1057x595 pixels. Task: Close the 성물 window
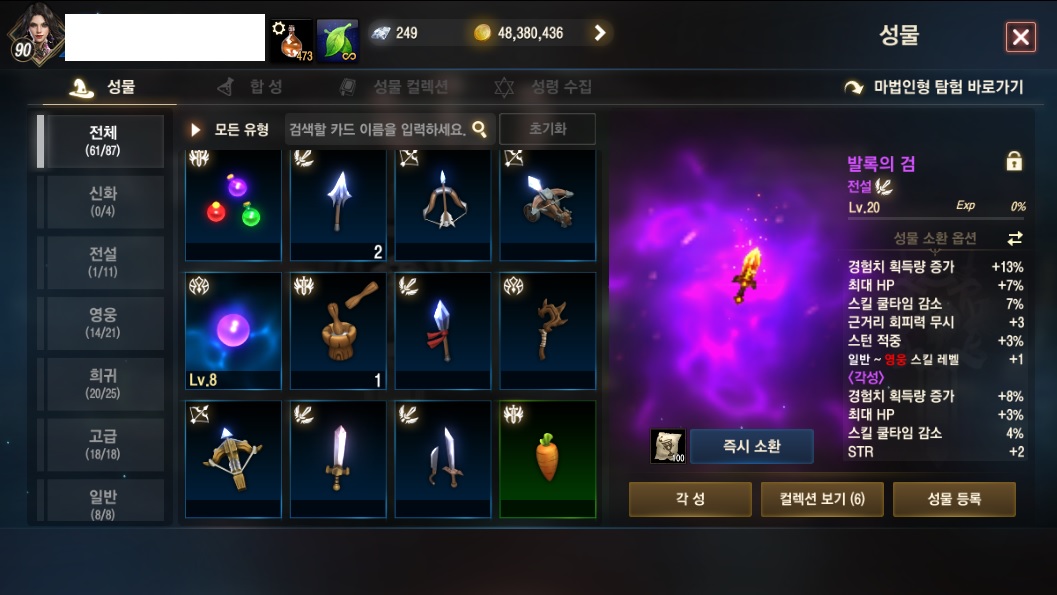click(x=1020, y=38)
